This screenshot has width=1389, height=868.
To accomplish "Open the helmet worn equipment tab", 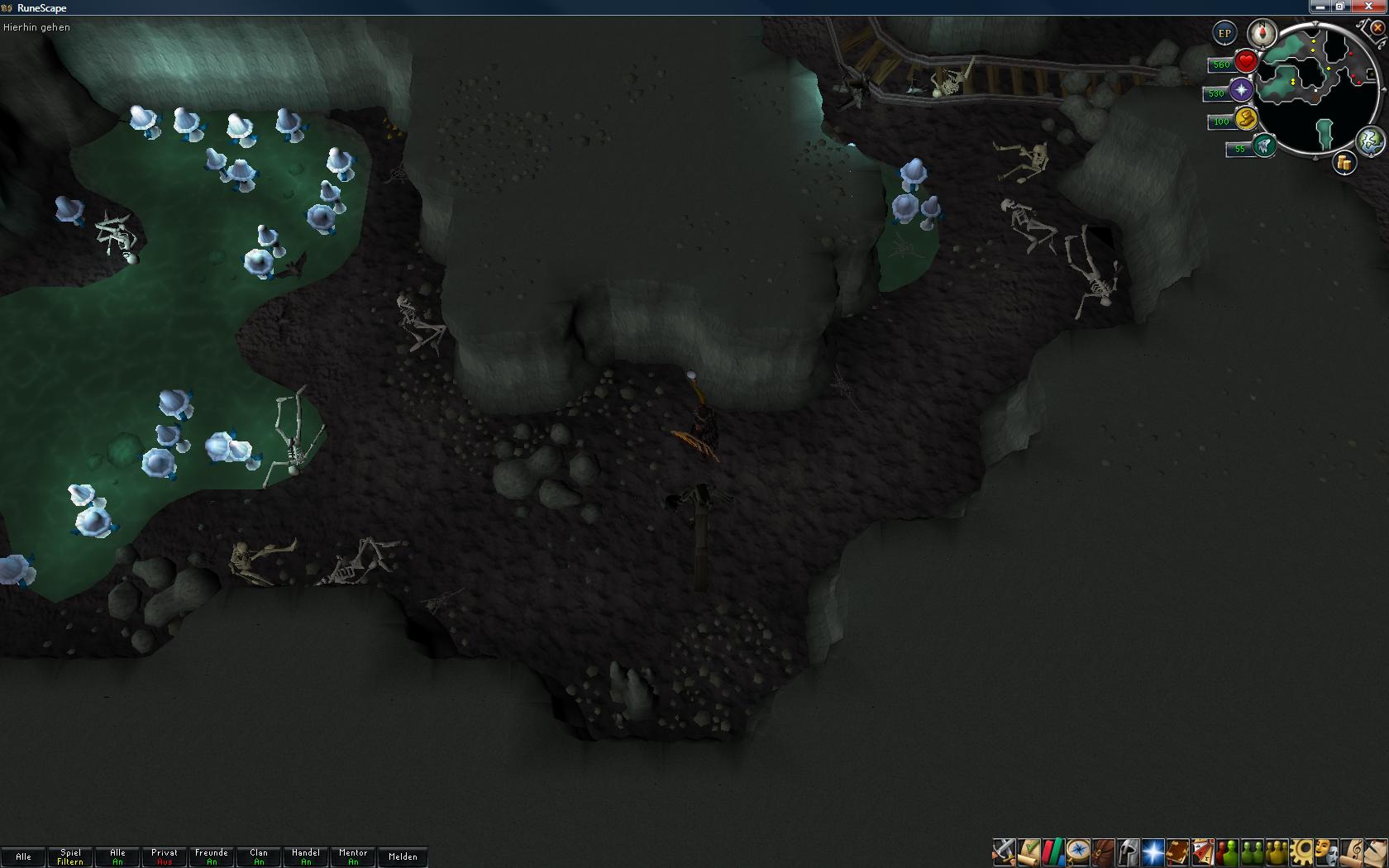I will [1128, 851].
